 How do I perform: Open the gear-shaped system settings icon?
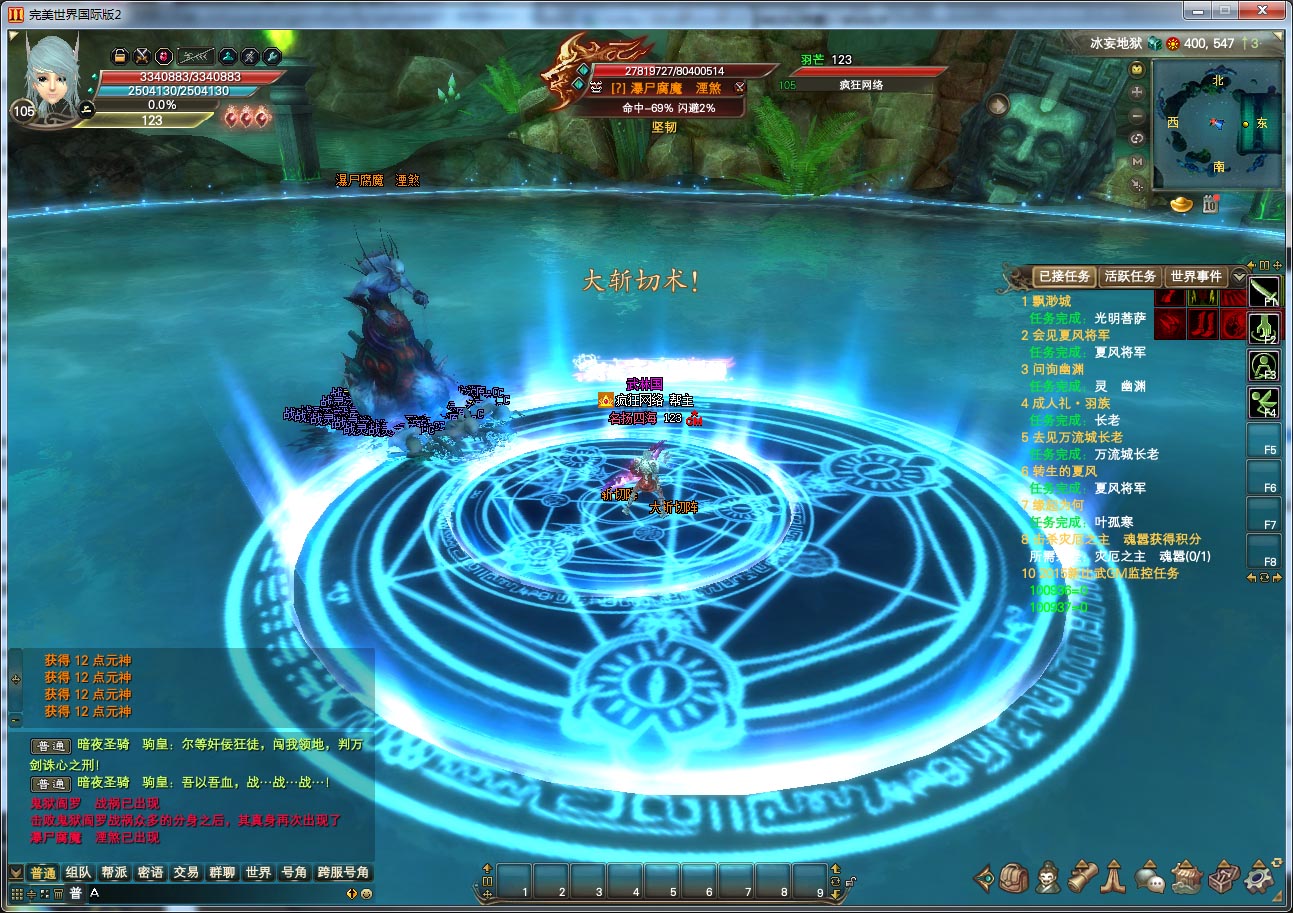click(x=1260, y=877)
